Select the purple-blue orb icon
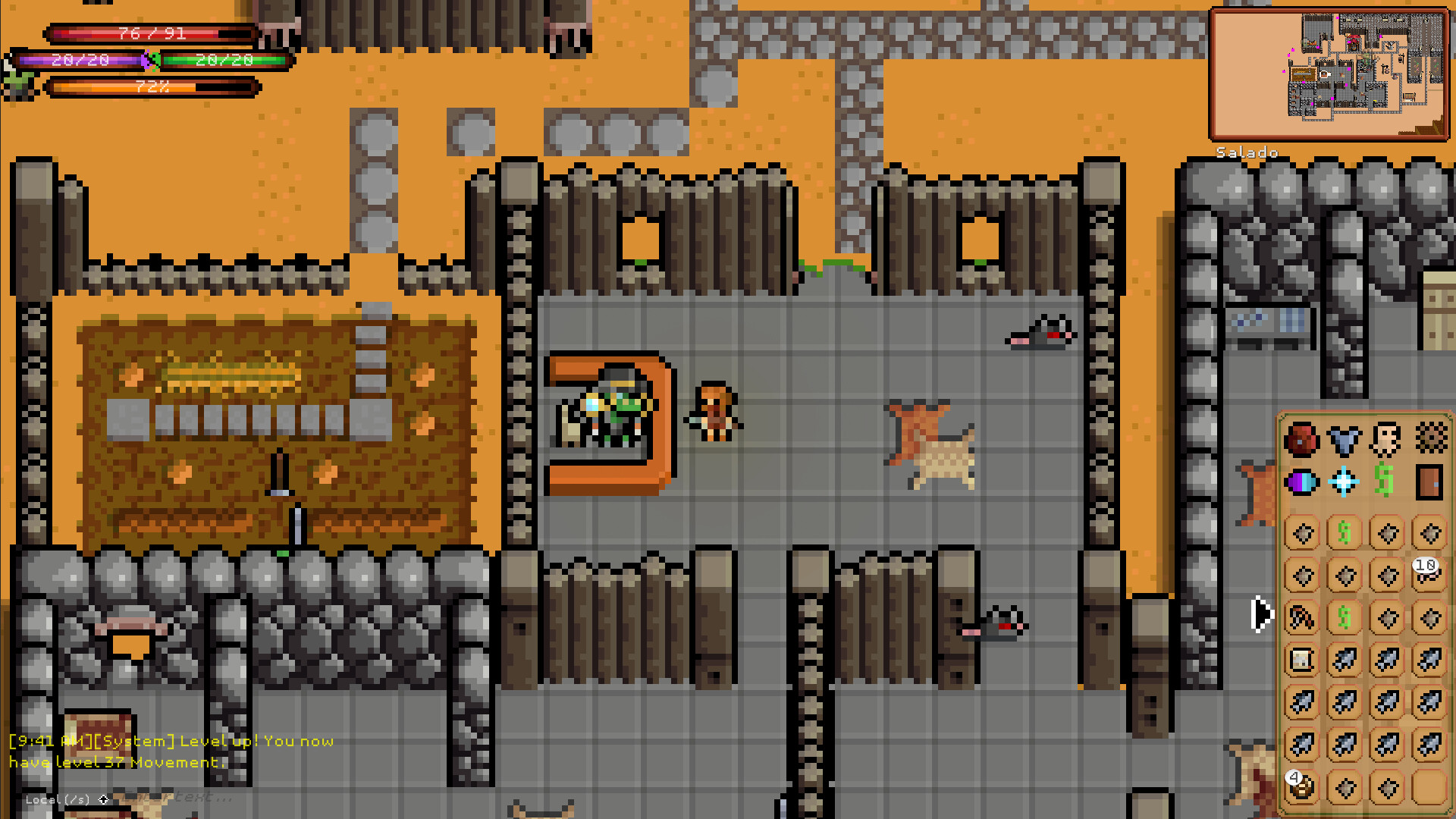Viewport: 1456px width, 819px height. (1302, 482)
